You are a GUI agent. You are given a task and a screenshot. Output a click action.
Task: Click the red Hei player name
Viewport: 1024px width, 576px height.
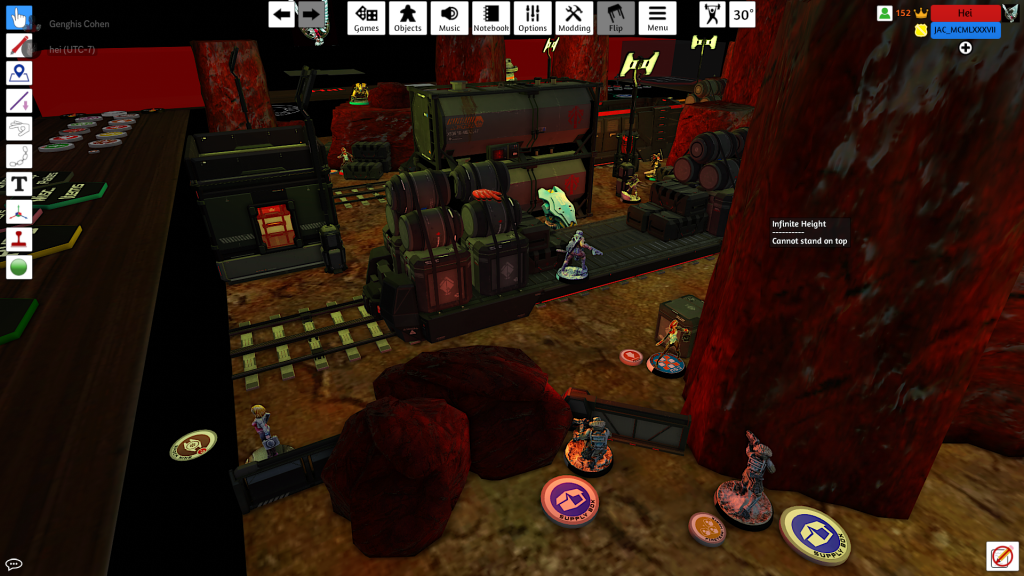(965, 13)
